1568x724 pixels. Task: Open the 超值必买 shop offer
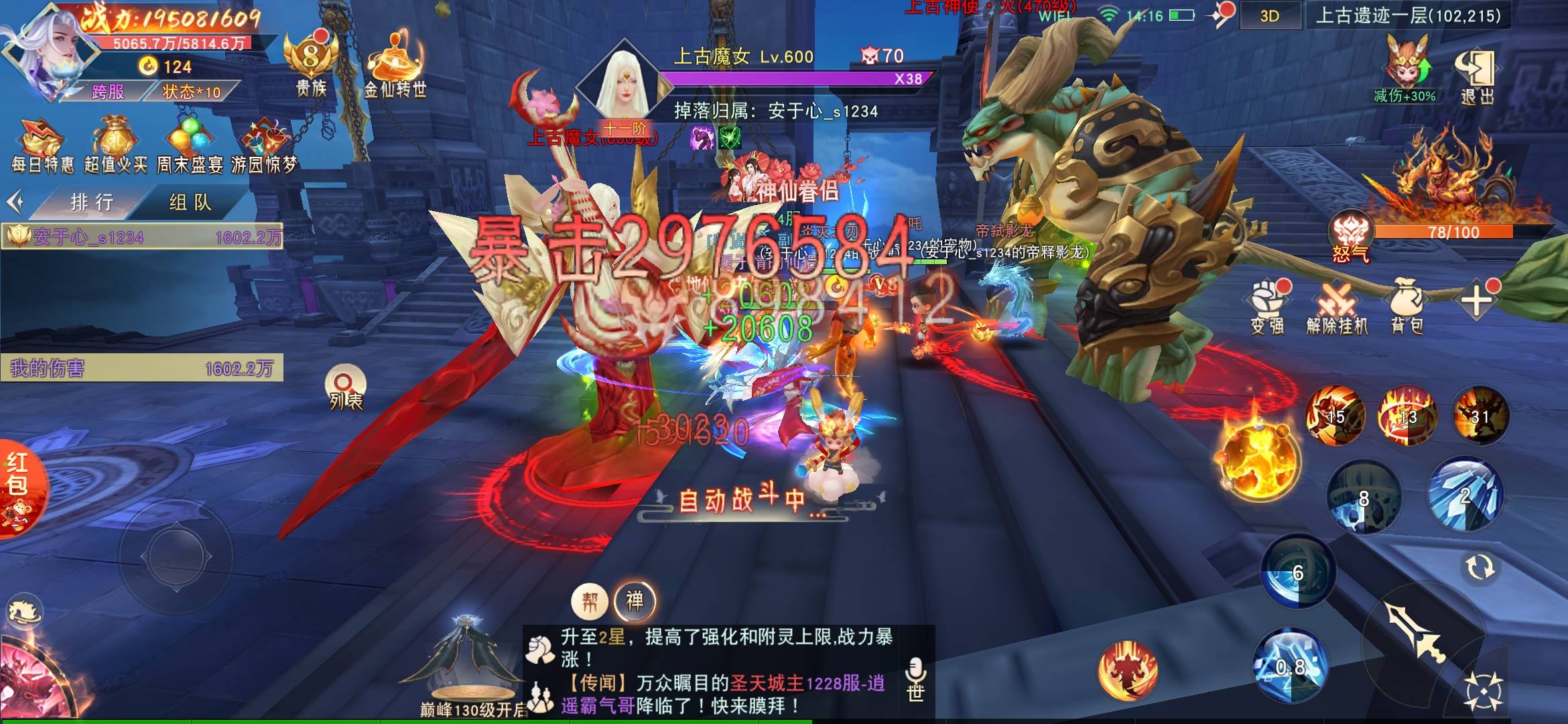(x=116, y=146)
